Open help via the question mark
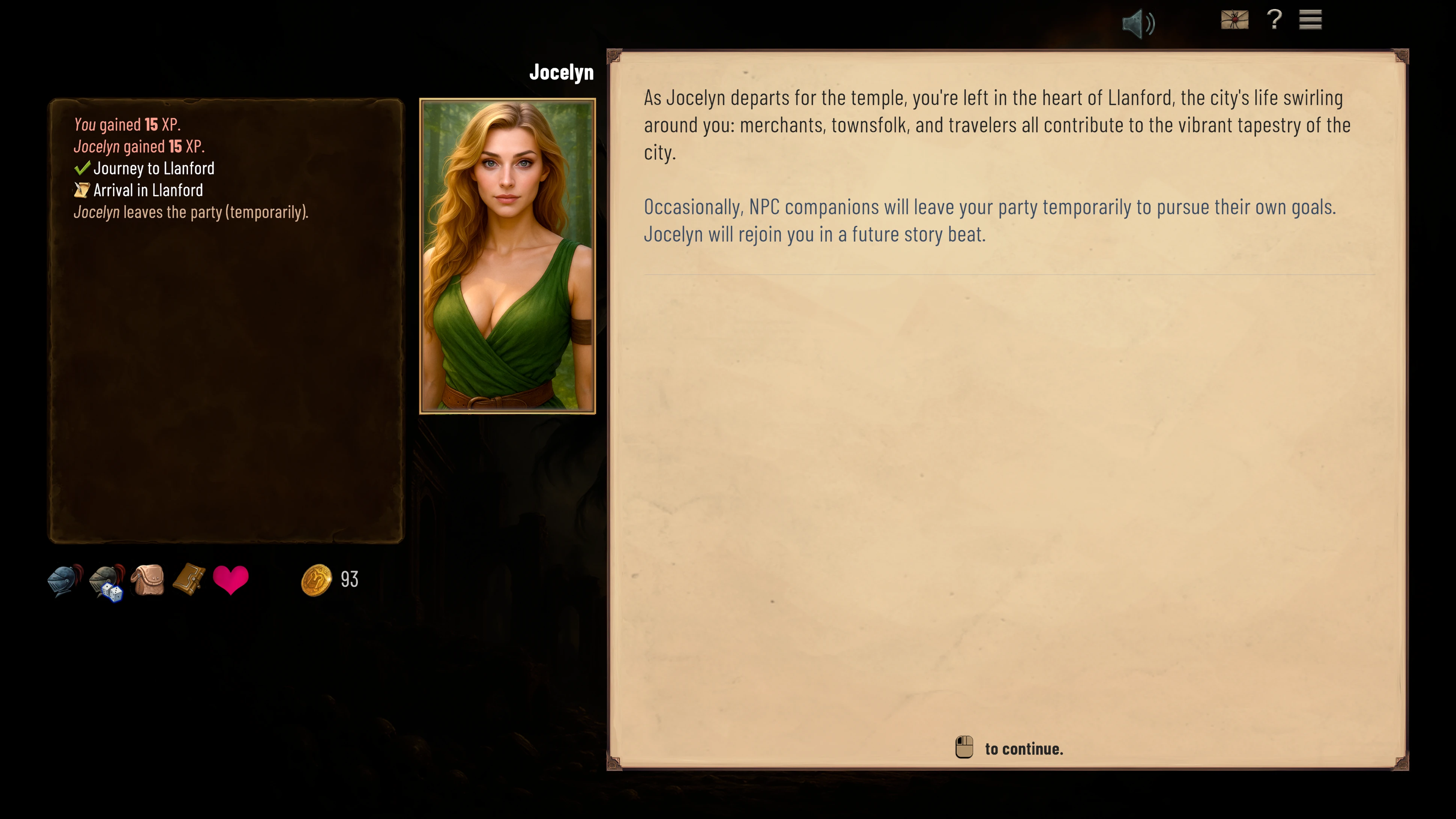 tap(1274, 20)
